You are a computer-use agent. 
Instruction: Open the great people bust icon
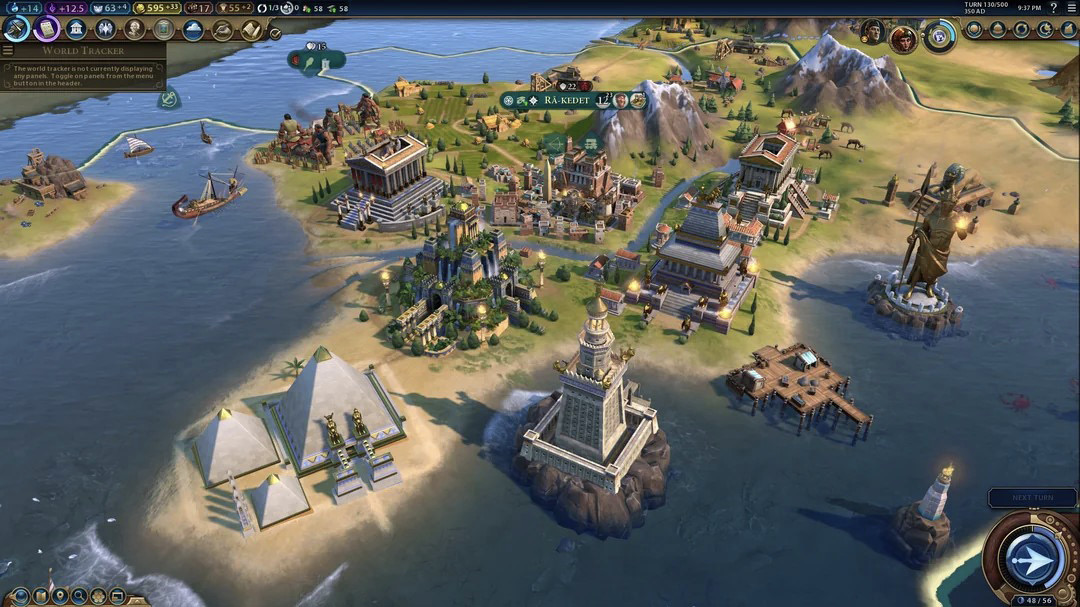(x=134, y=29)
